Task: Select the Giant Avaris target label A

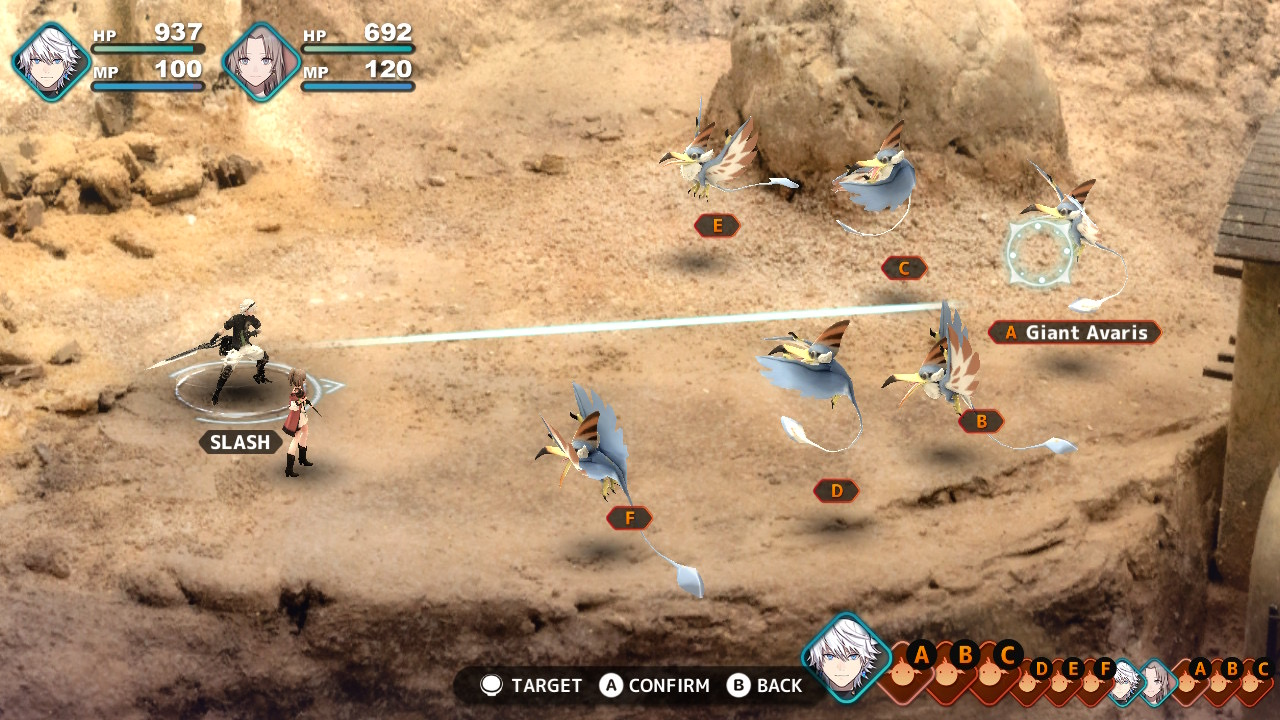Action: (x=1075, y=332)
